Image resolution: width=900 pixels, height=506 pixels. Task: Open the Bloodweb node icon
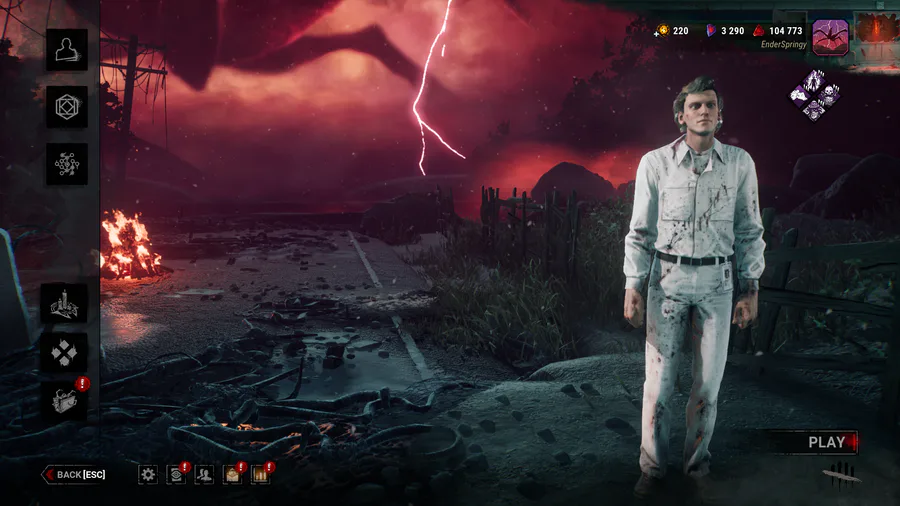point(67,164)
